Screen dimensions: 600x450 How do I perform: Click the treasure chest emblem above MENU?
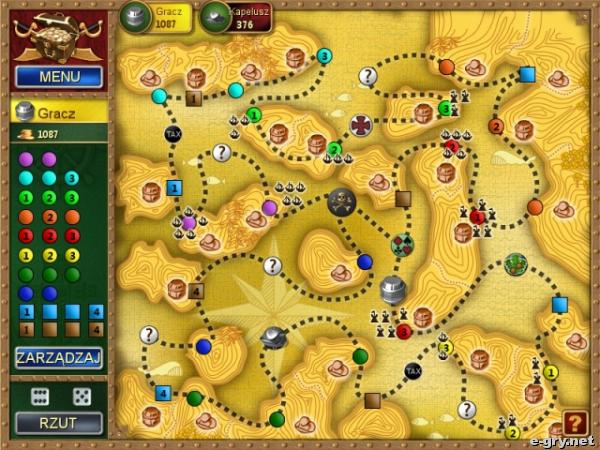pos(58,37)
